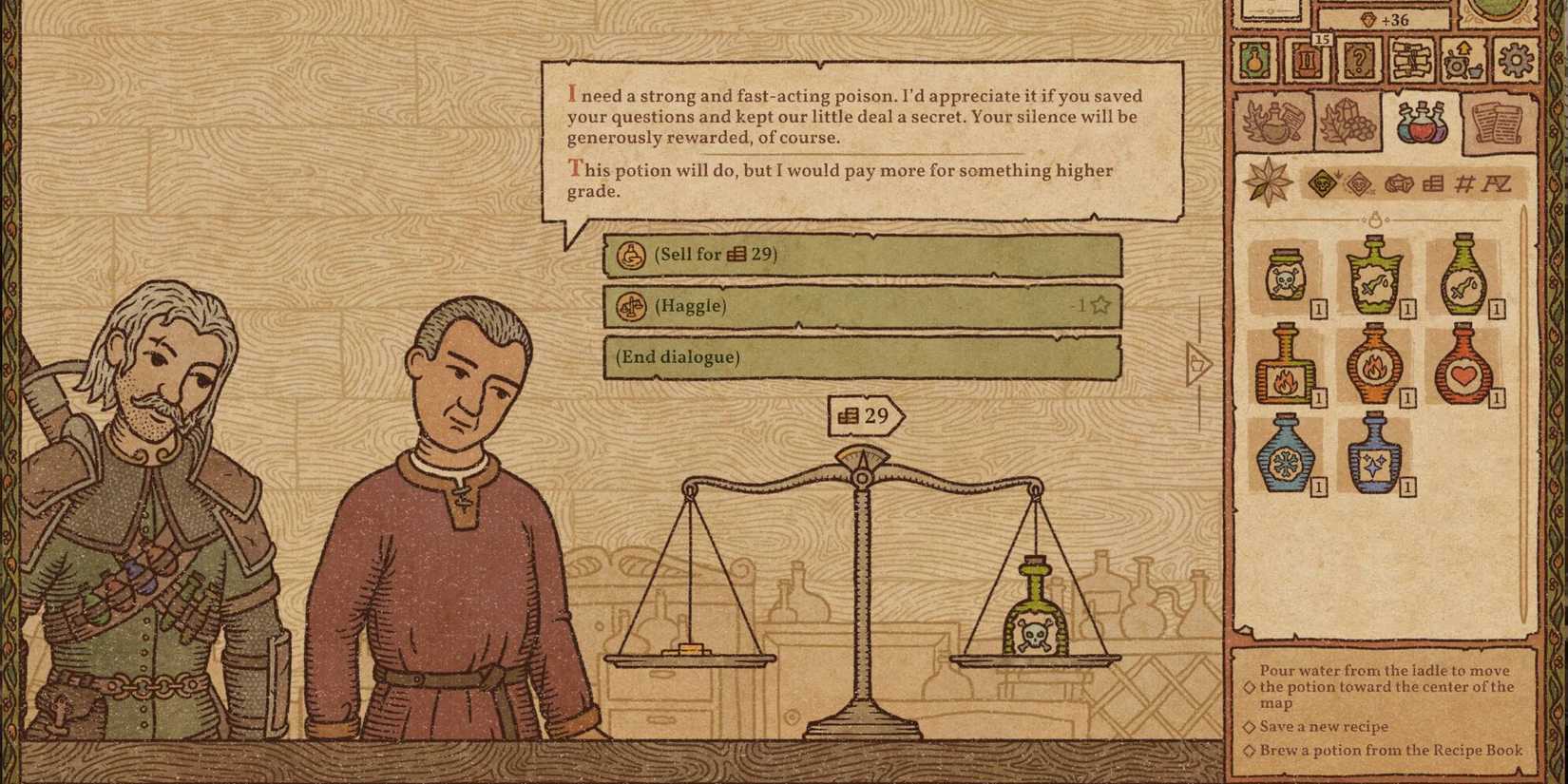Enable the faded second skull filter
Viewport: 1568px width, 784px height.
pos(1358,182)
